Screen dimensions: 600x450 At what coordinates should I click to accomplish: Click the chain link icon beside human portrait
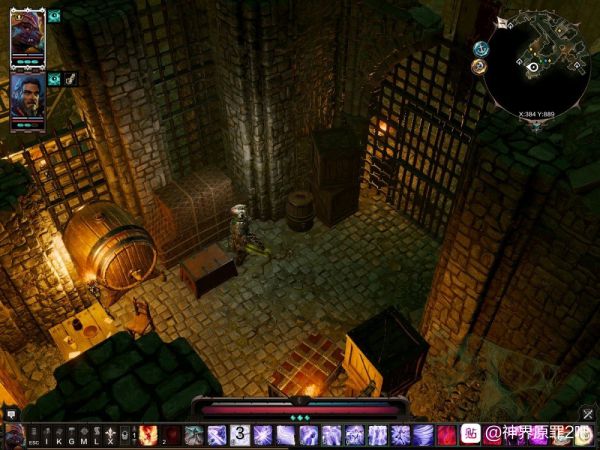[71, 78]
